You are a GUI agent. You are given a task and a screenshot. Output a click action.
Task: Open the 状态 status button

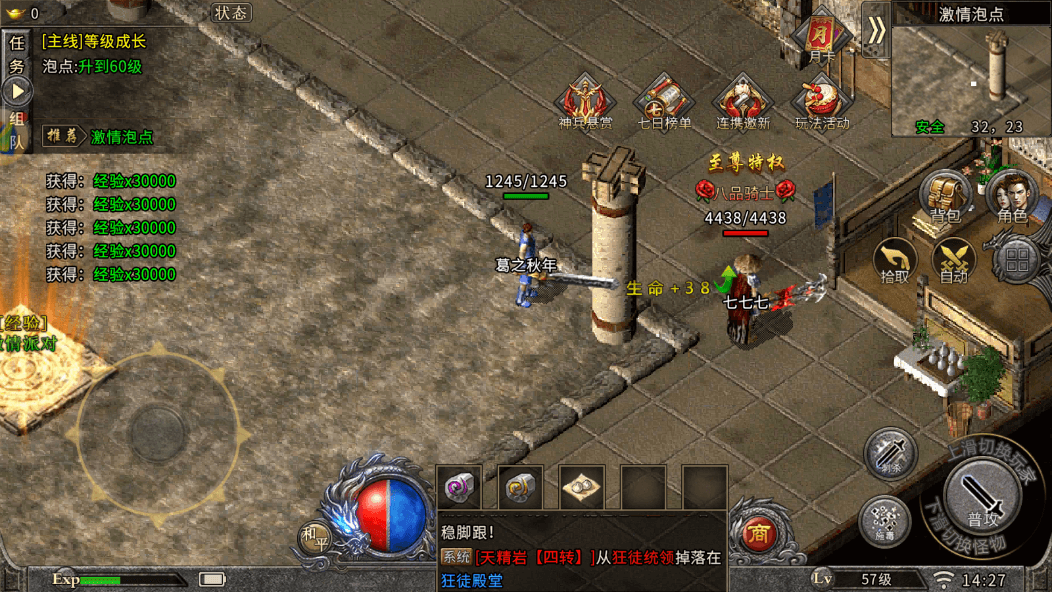point(231,13)
